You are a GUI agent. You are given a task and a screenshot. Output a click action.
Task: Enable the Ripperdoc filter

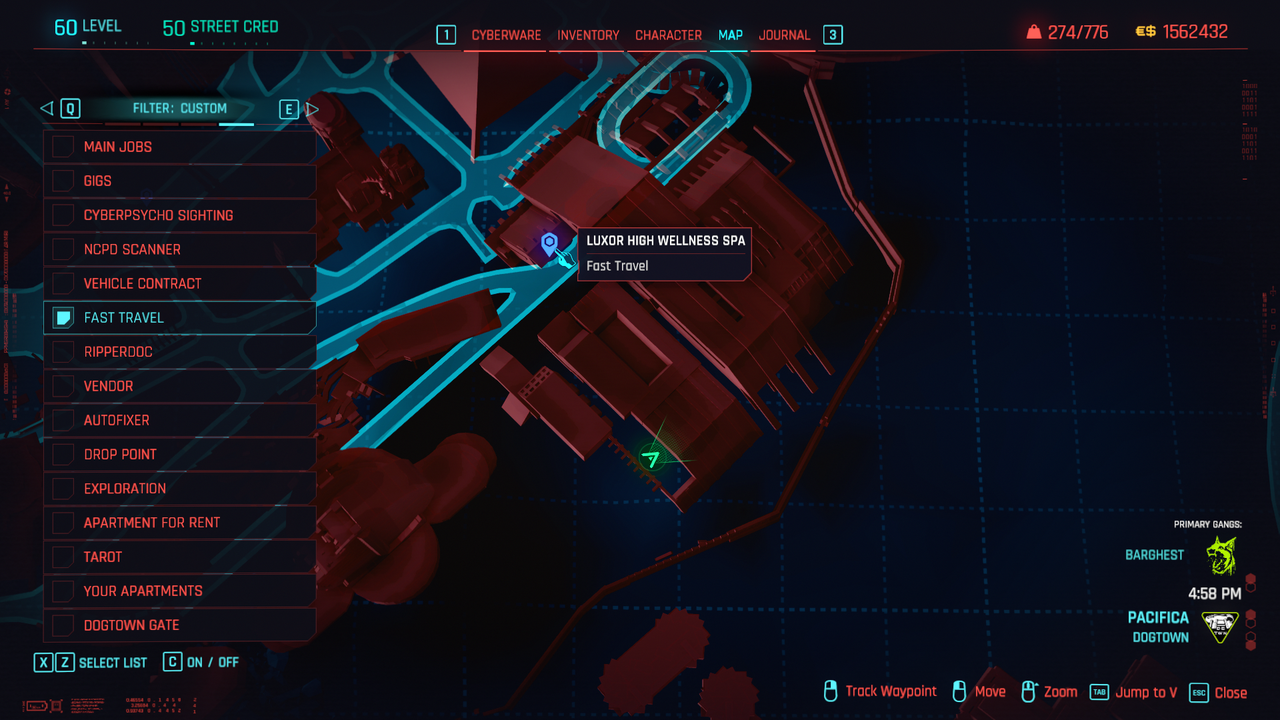180,352
